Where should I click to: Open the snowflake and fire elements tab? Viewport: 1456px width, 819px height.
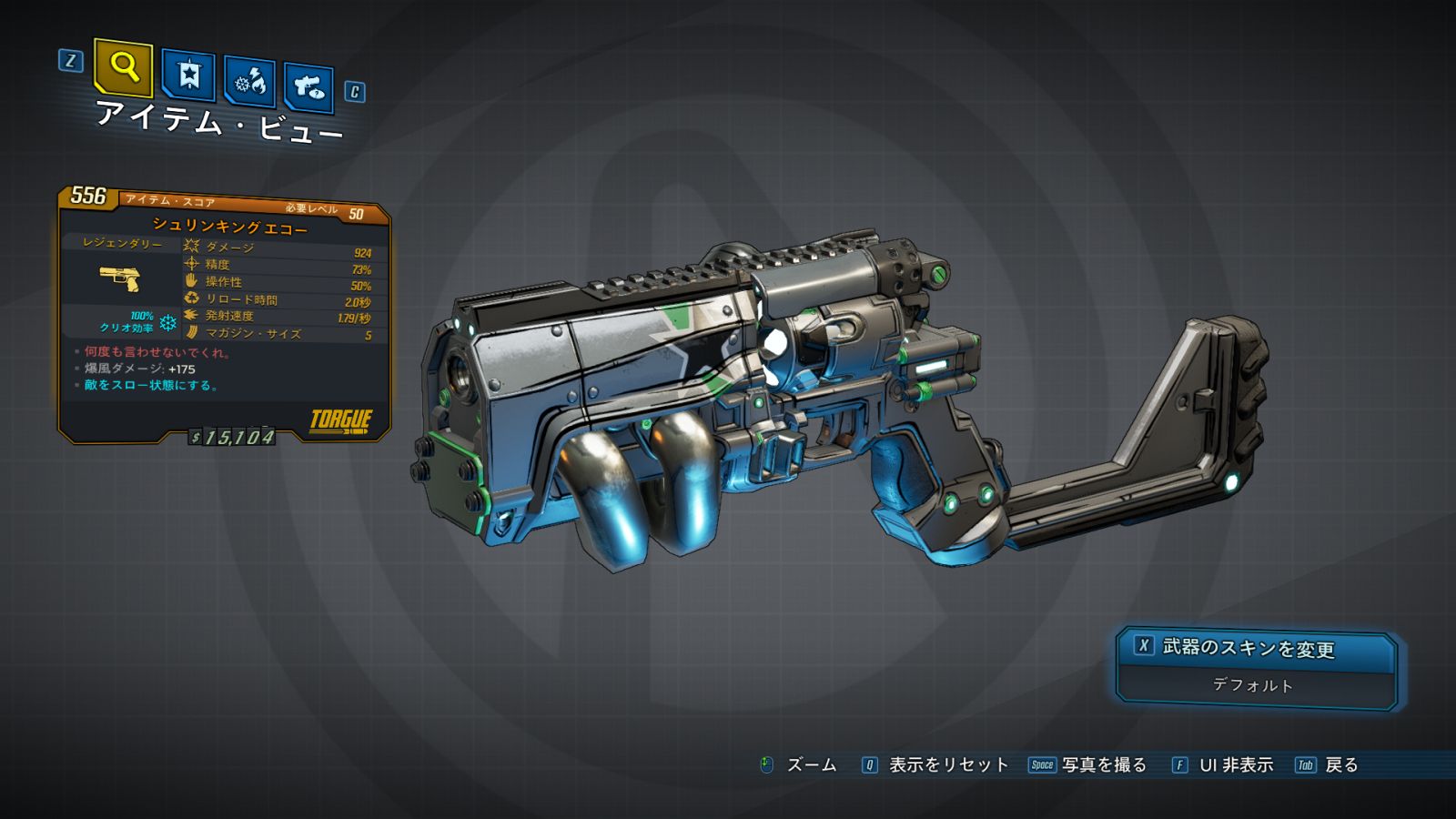tap(250, 83)
